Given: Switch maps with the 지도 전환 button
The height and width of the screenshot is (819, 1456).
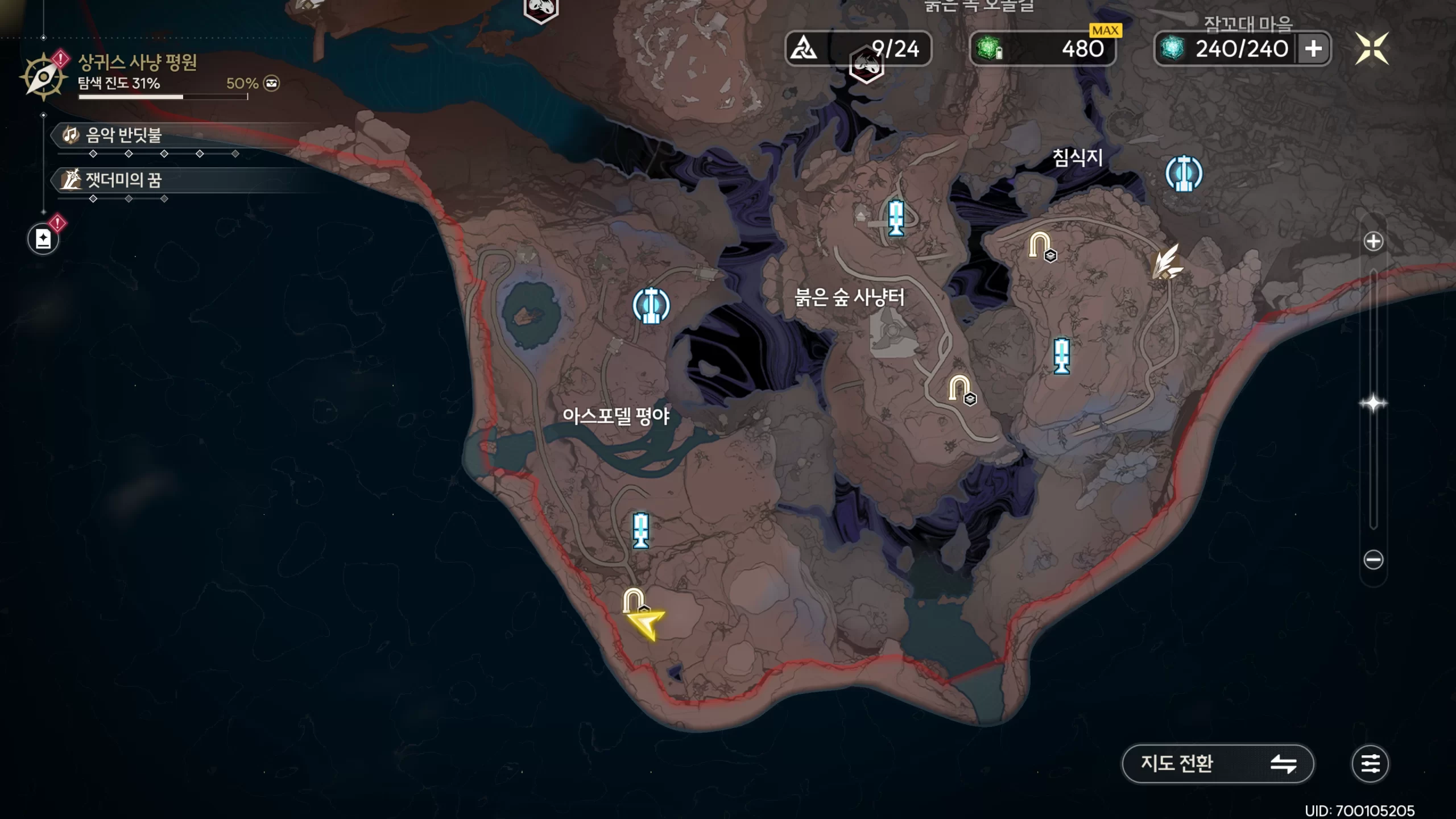Looking at the screenshot, I should [1217, 763].
